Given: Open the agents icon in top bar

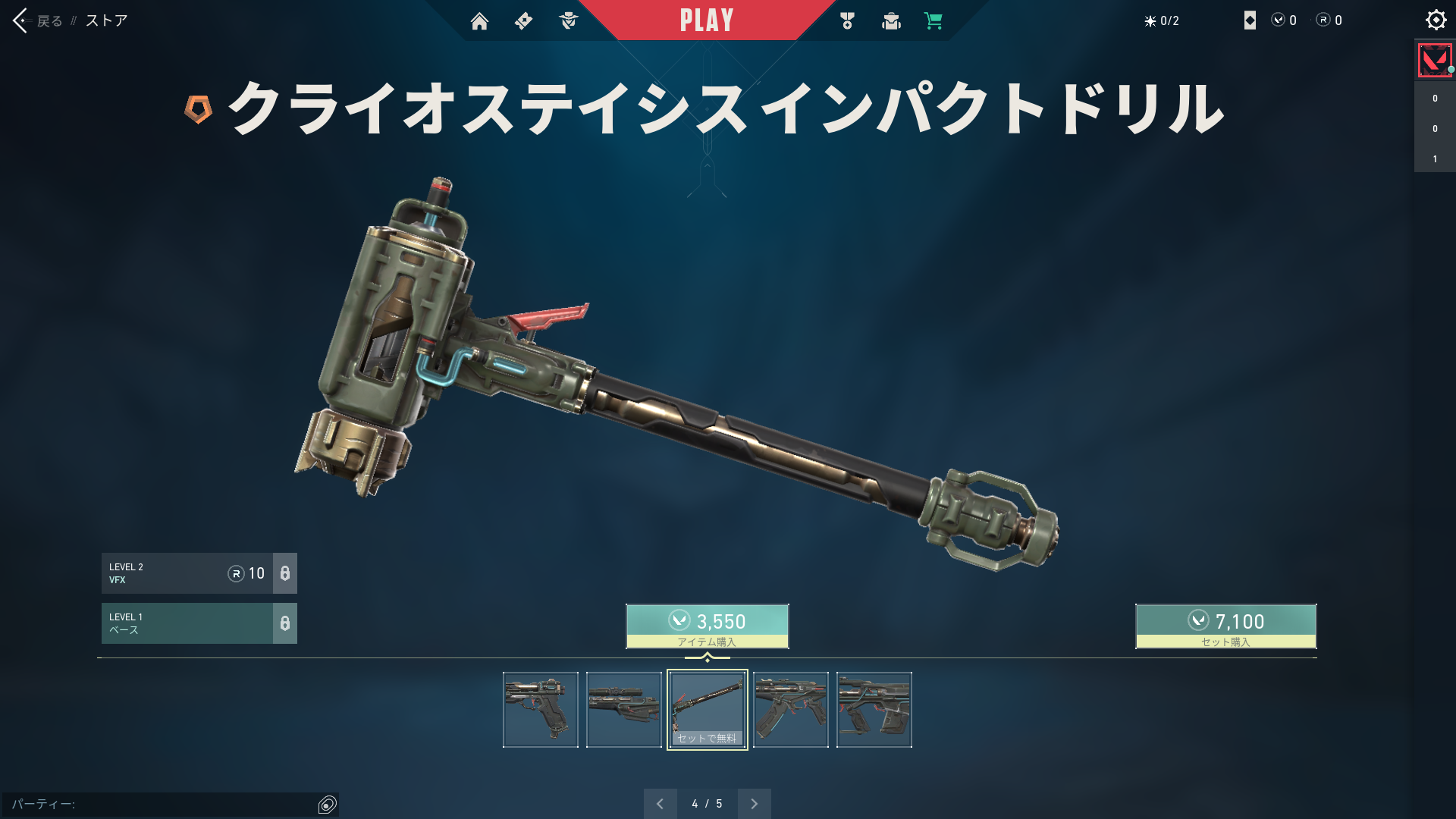Looking at the screenshot, I should [568, 21].
